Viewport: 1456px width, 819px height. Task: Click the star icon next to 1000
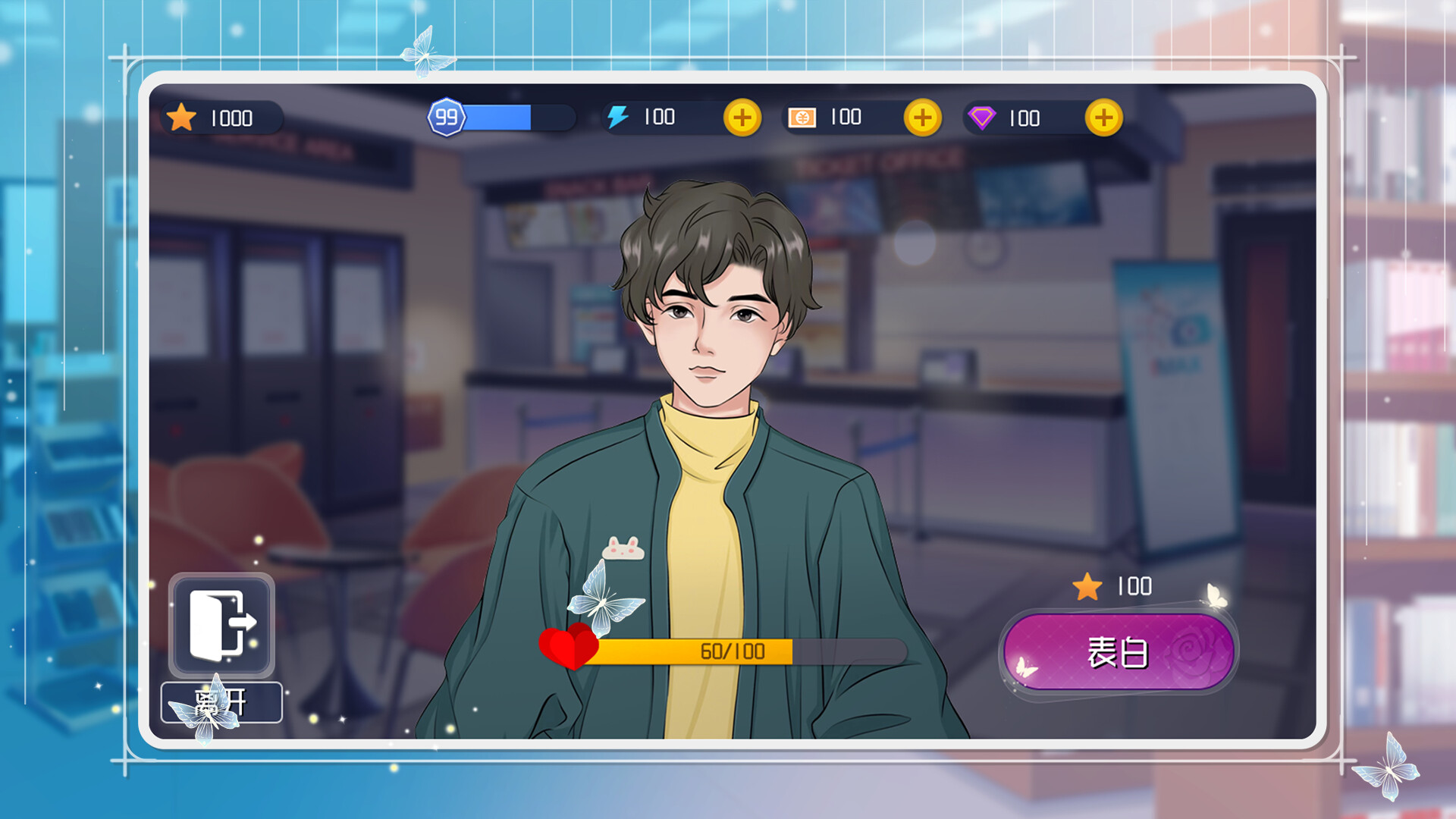pyautogui.click(x=182, y=117)
